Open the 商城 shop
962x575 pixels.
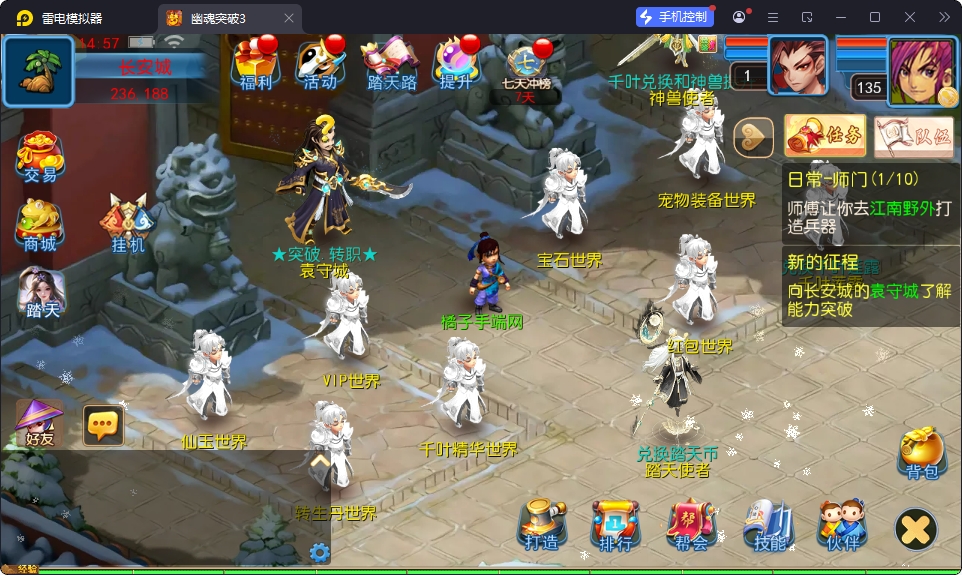[x=40, y=224]
